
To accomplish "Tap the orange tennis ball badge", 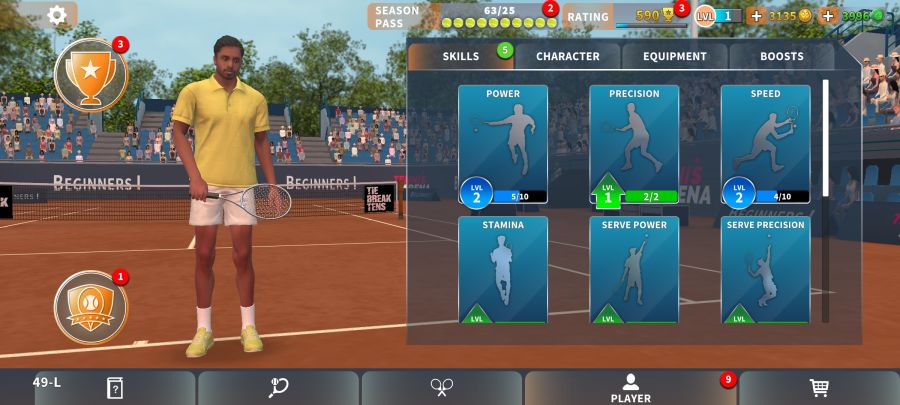I will (91, 302).
